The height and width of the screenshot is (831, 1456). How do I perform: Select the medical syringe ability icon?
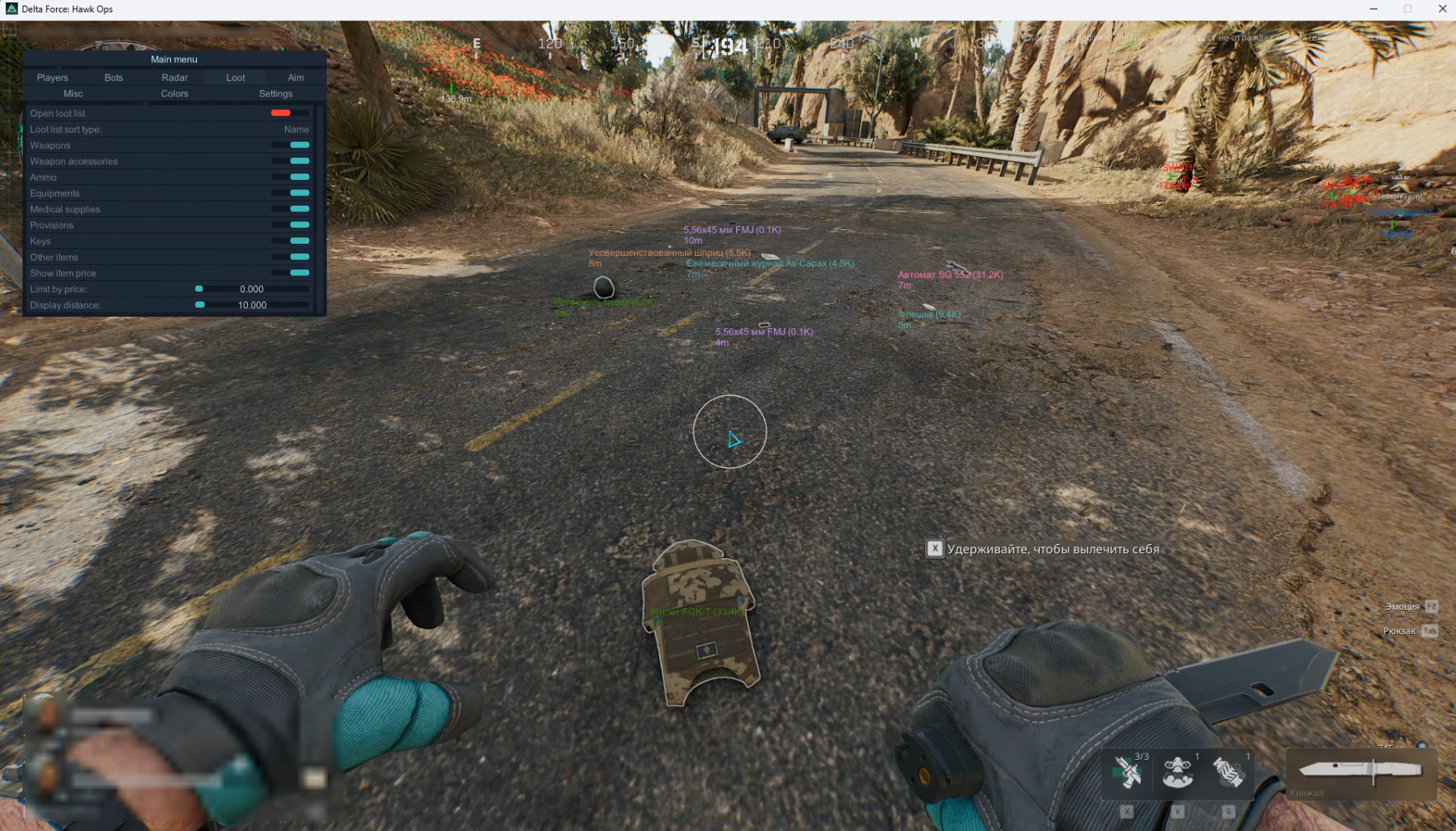[x=1127, y=773]
